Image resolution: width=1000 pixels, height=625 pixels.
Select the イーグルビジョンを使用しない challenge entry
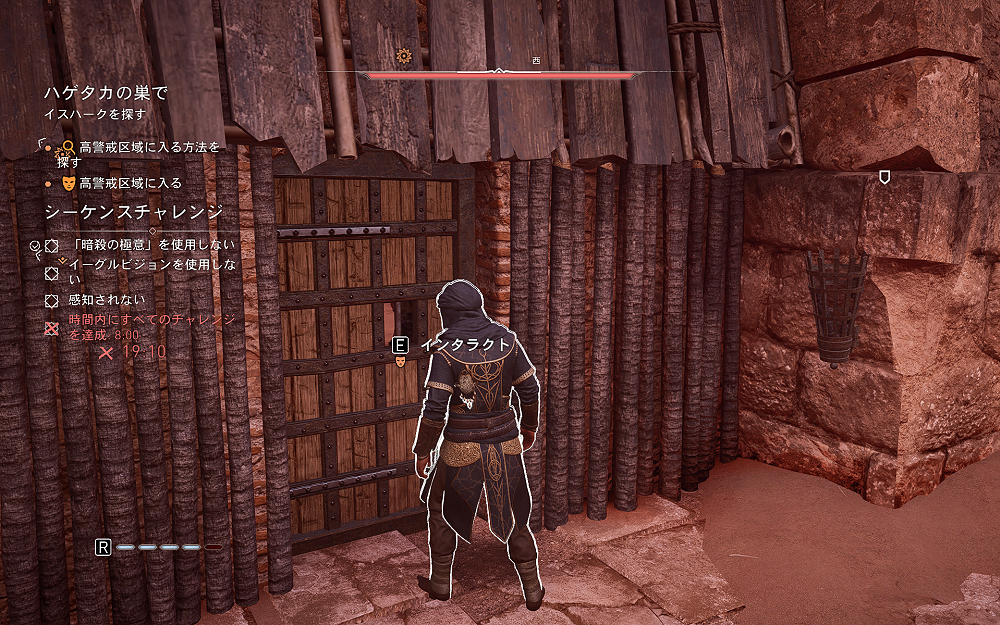point(152,272)
